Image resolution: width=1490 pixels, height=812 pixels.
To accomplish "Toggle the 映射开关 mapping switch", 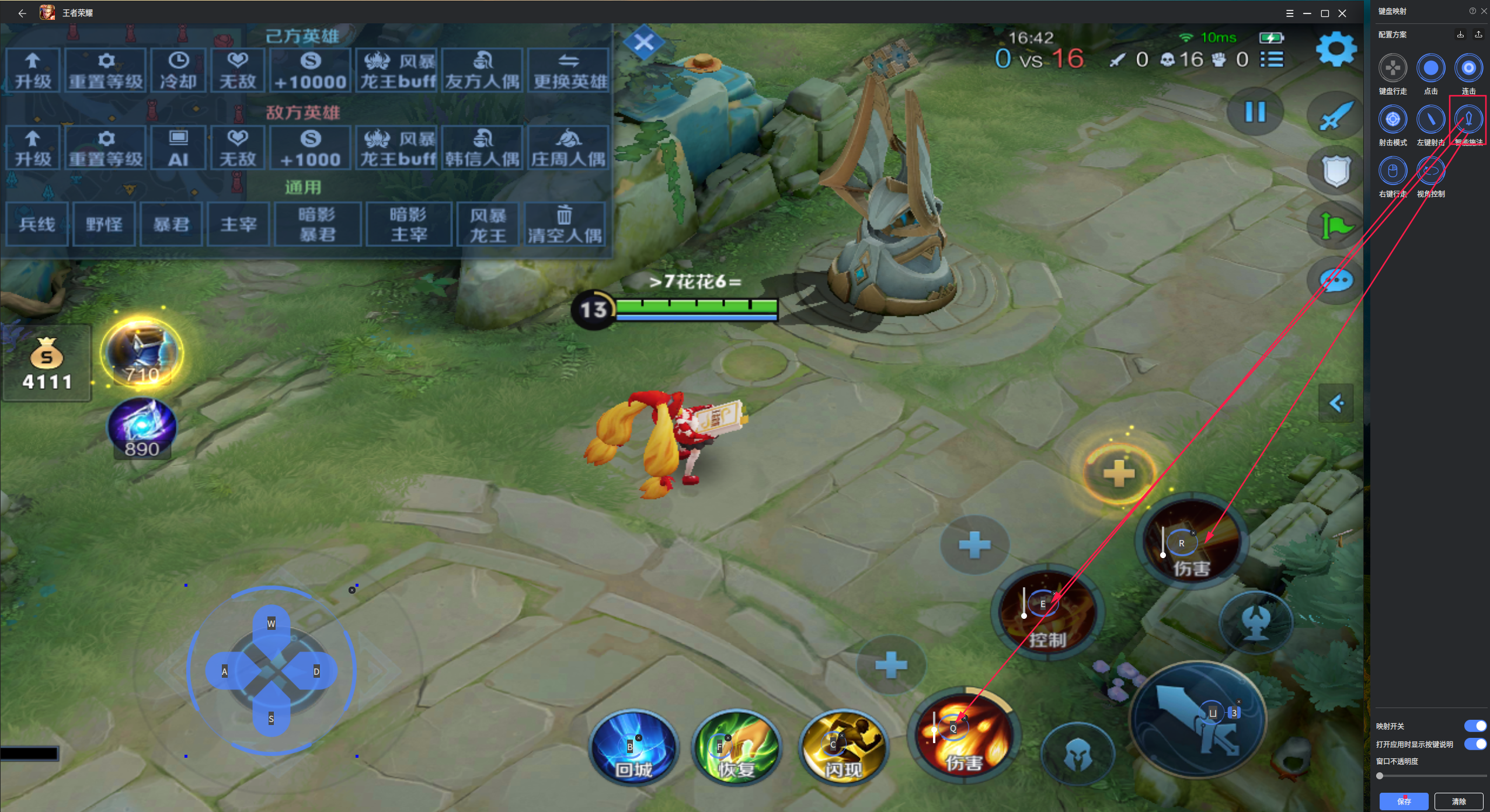I will tap(1475, 726).
